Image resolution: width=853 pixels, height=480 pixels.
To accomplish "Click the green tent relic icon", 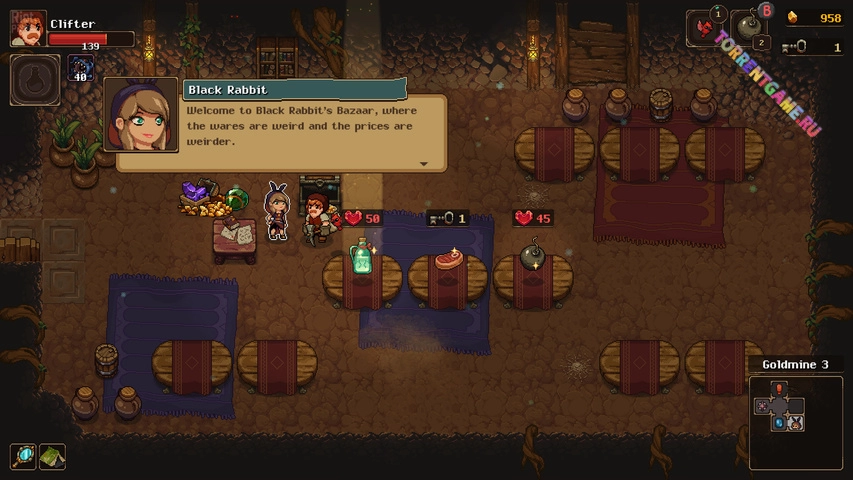I will click(52, 457).
